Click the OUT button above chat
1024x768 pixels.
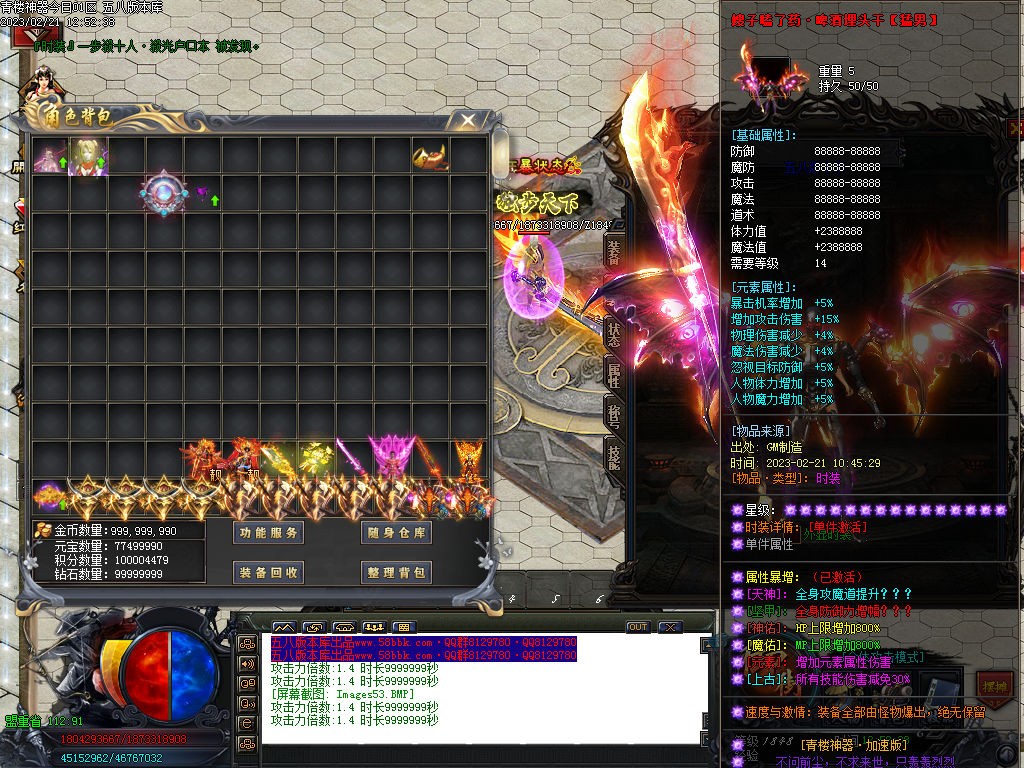(638, 627)
